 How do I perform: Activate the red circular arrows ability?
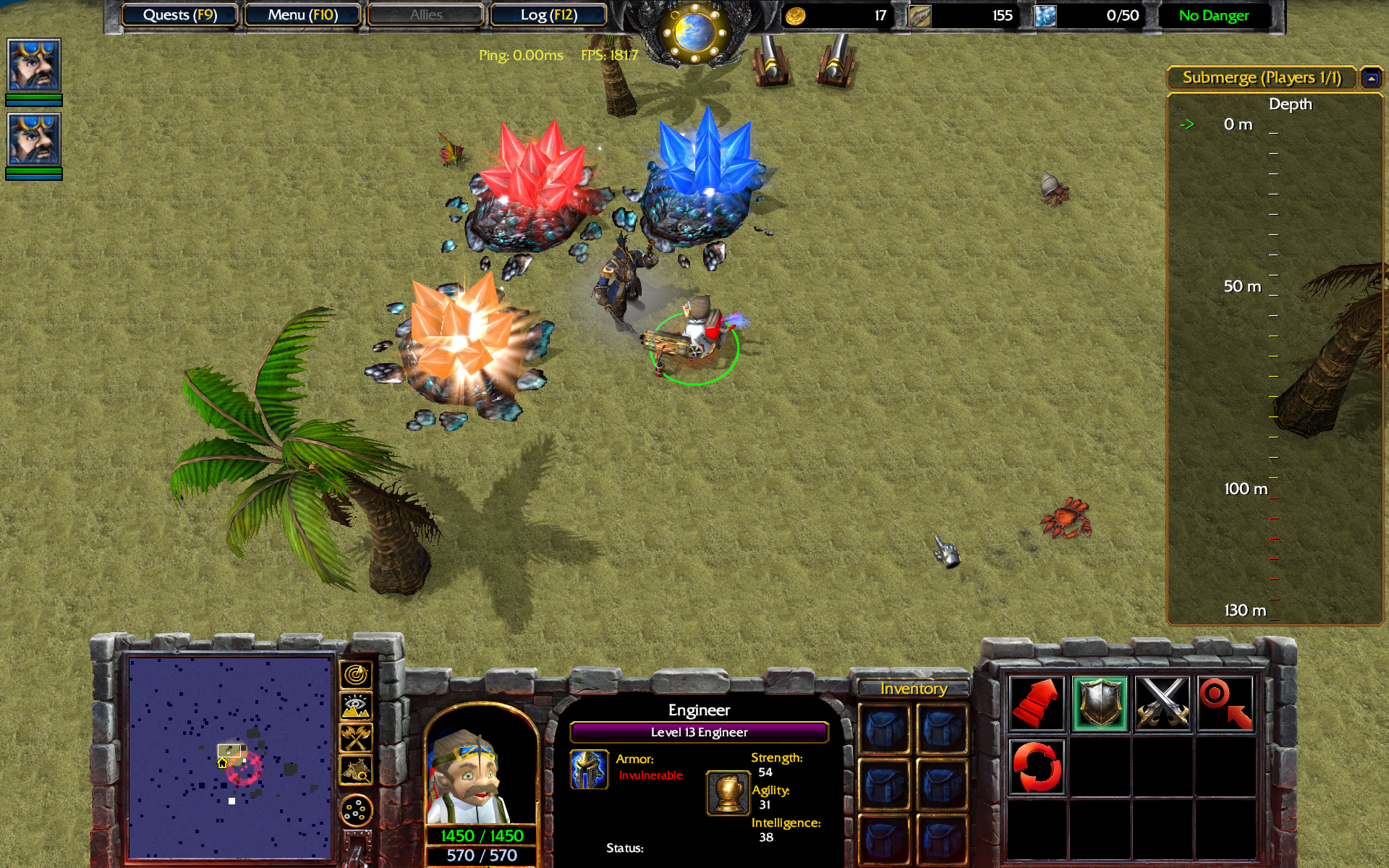point(1037,767)
